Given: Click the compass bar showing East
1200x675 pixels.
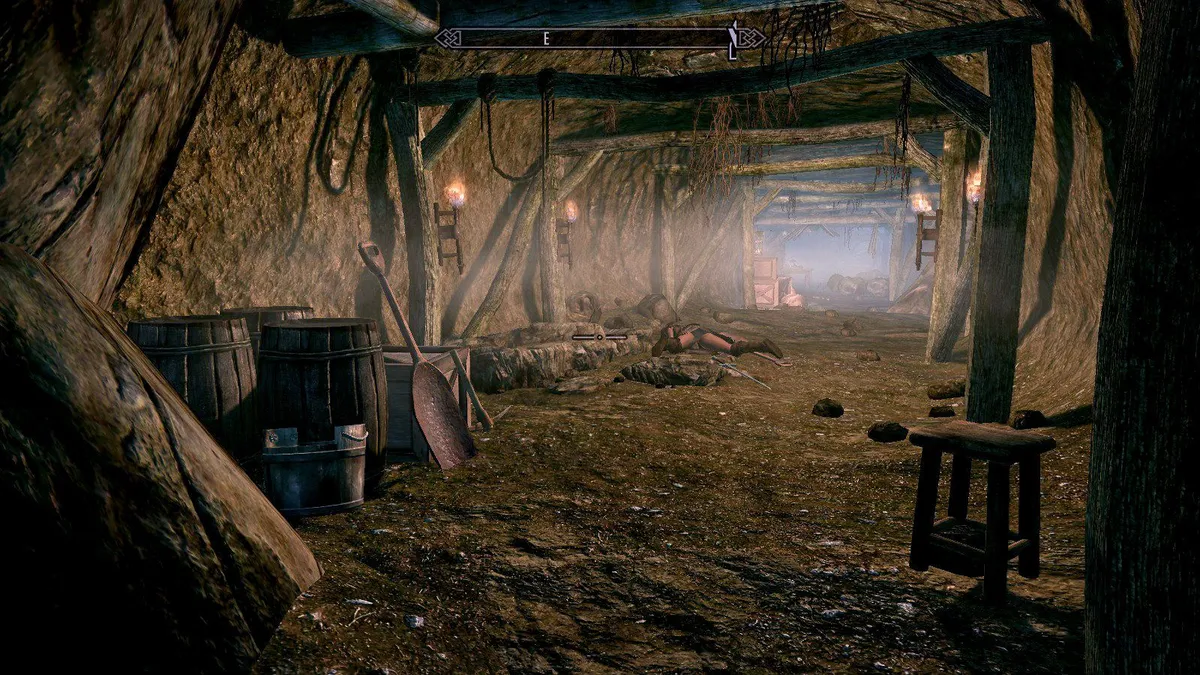Looking at the screenshot, I should 599,38.
